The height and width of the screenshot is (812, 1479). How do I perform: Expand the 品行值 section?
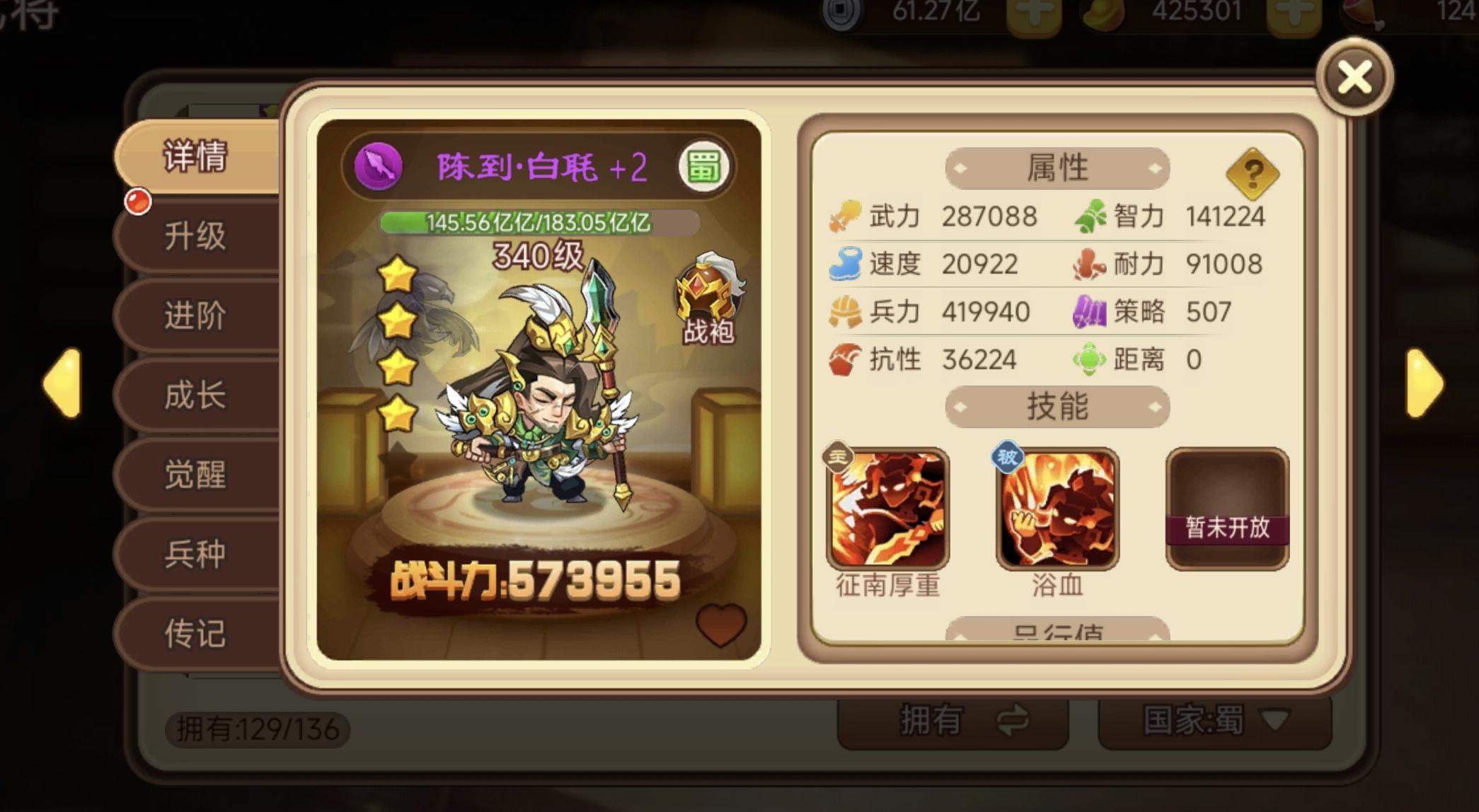tap(1057, 632)
